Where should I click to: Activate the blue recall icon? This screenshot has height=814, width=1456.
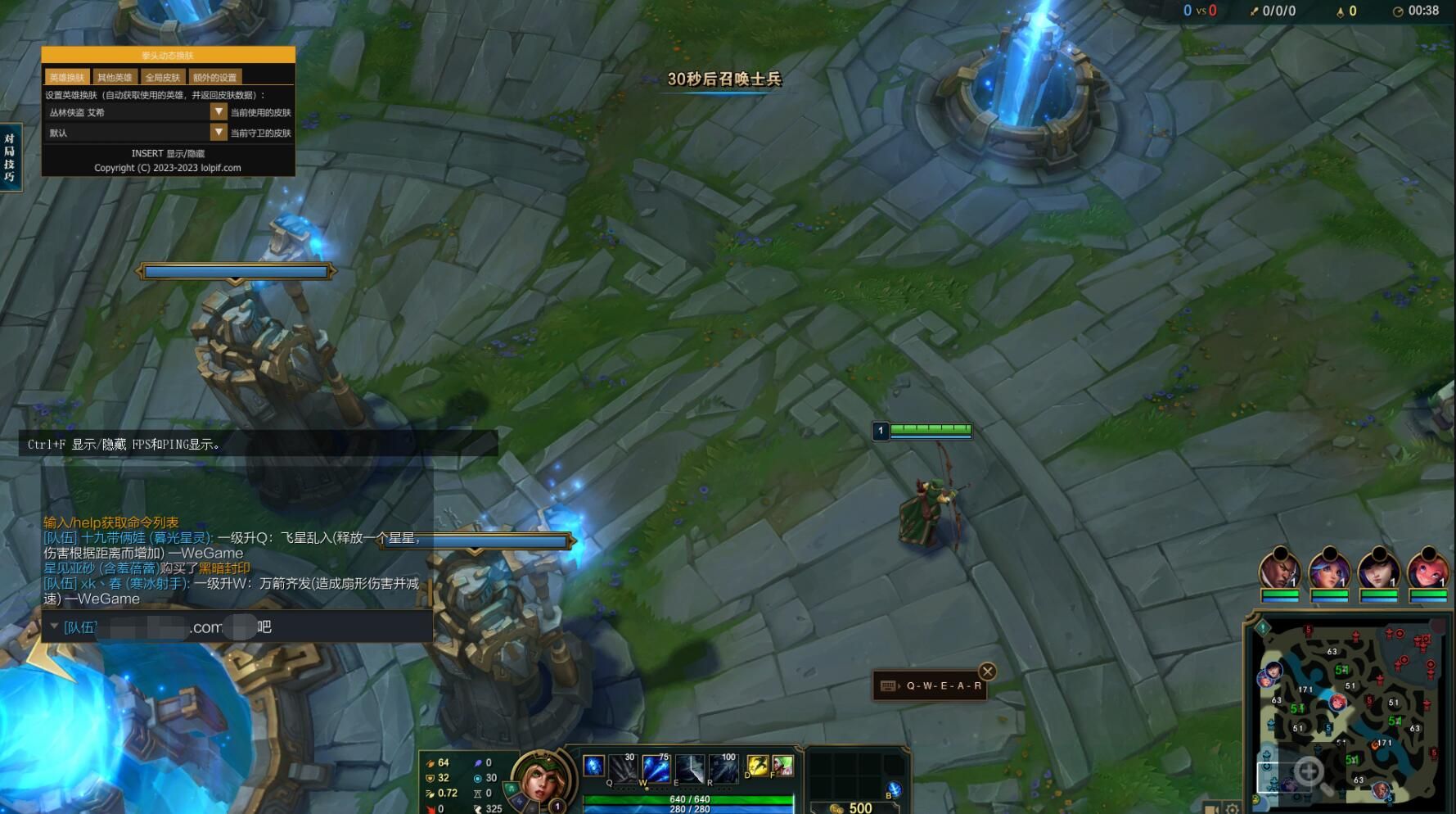(x=894, y=789)
